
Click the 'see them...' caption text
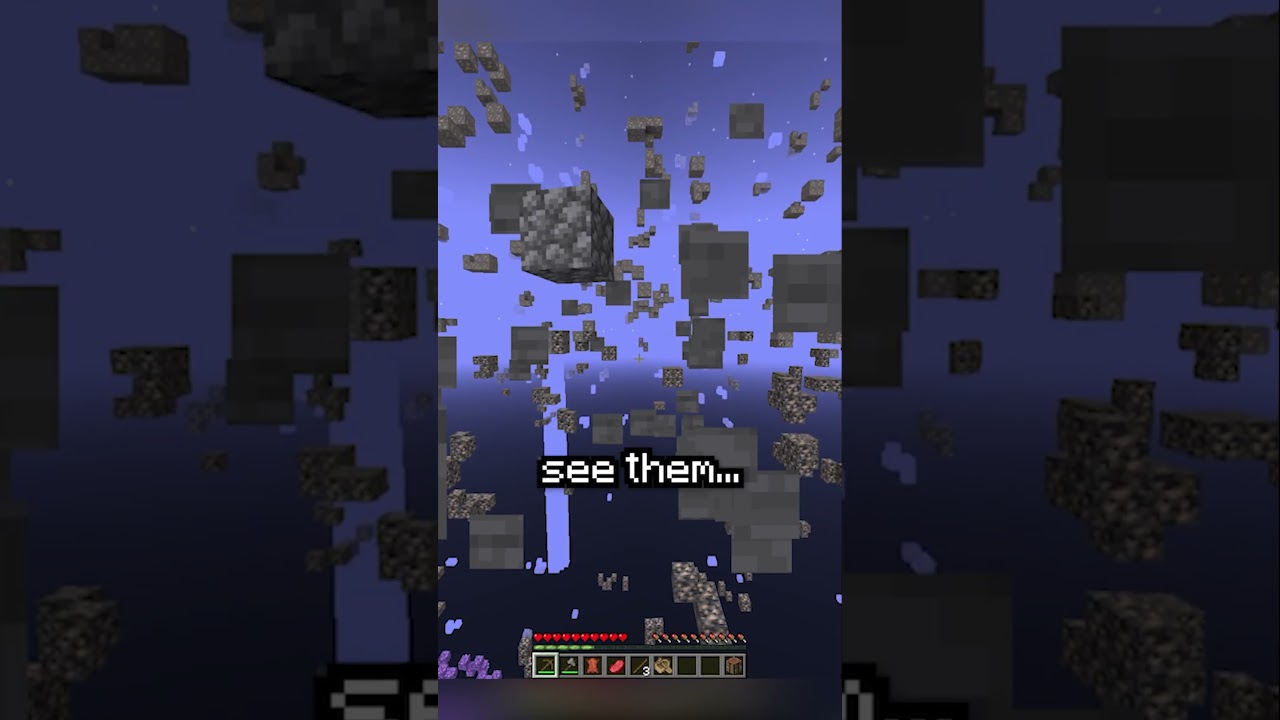[x=641, y=470]
